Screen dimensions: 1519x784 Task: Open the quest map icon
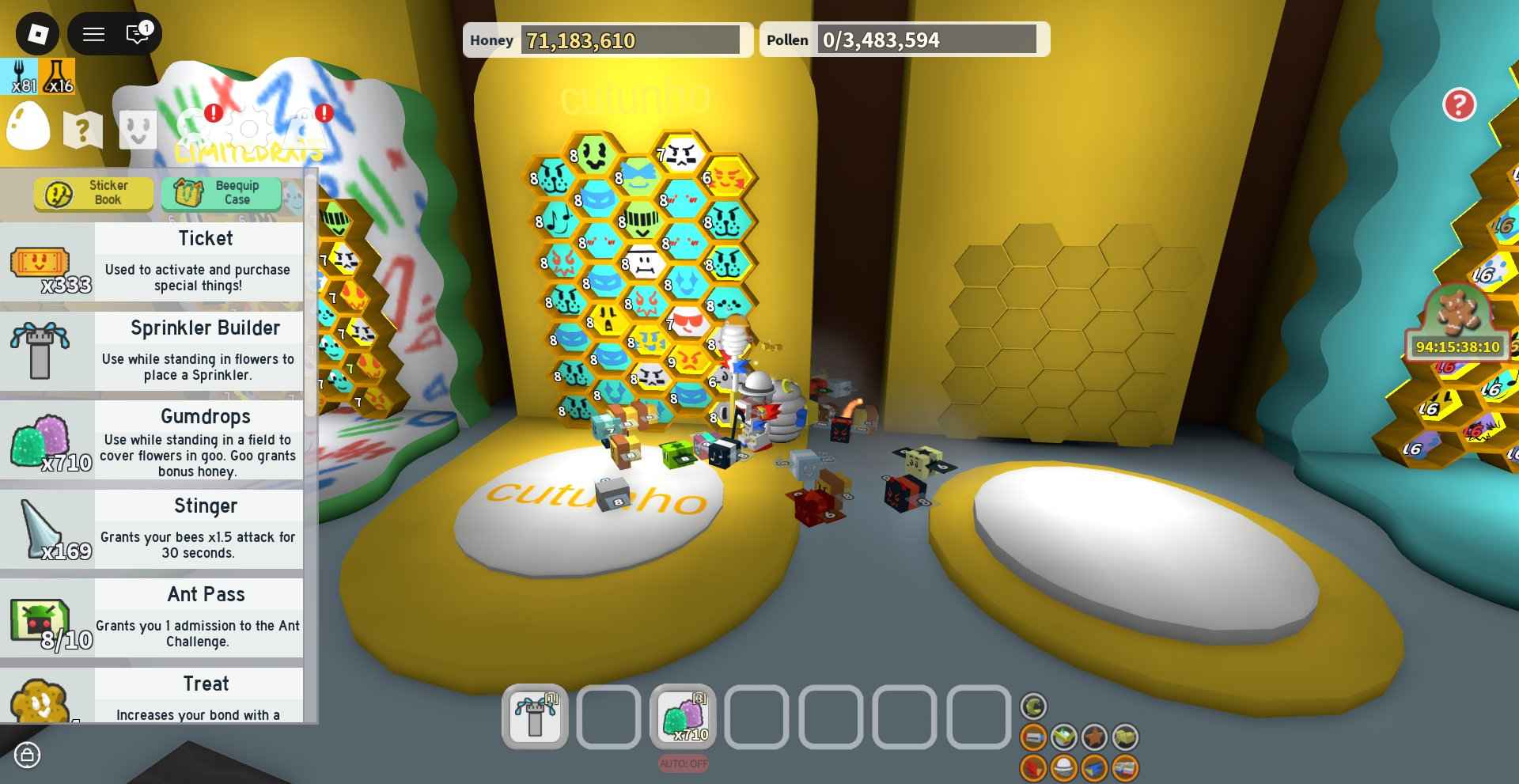point(81,130)
